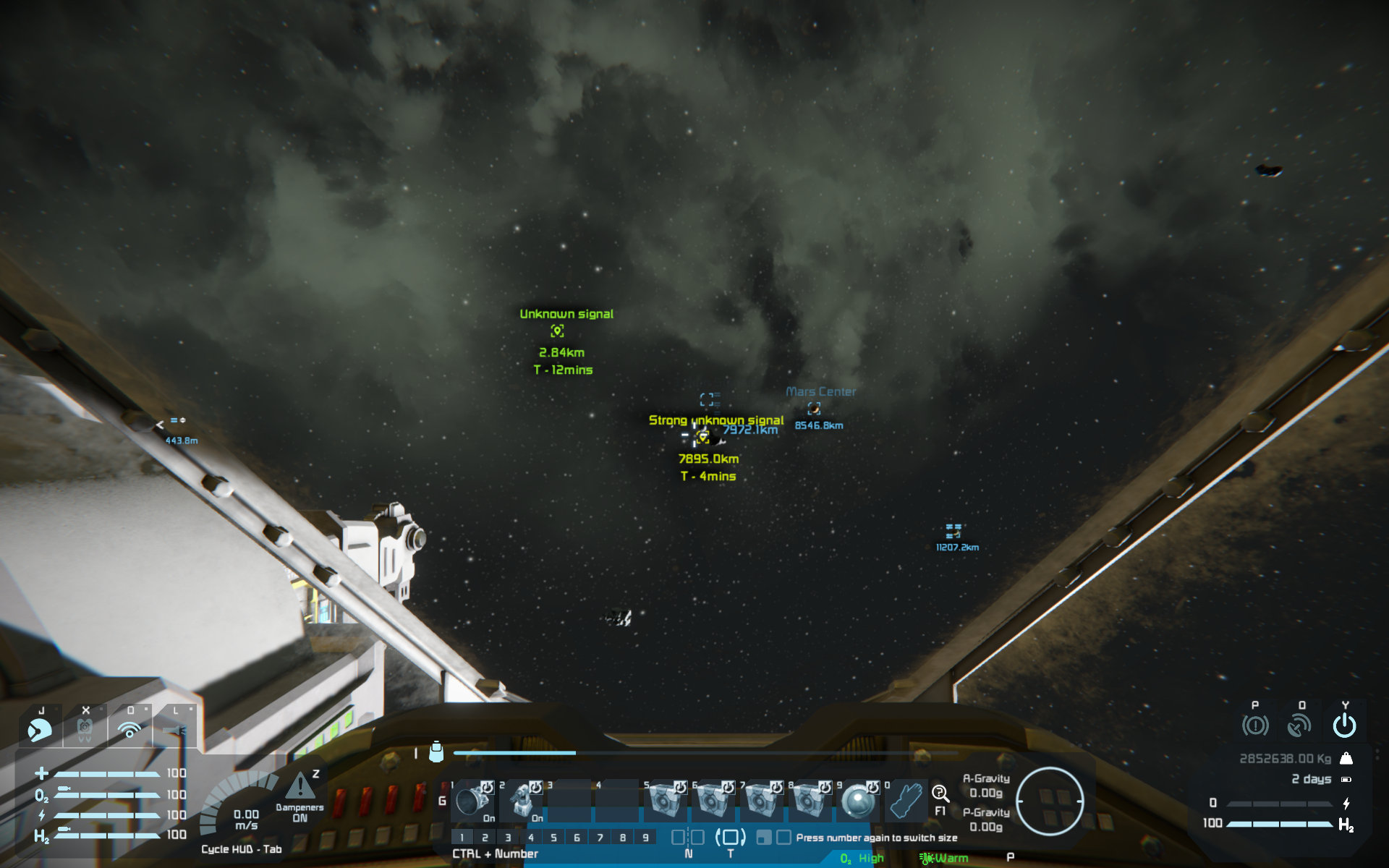The width and height of the screenshot is (1389, 868).
Task: Select the green Unknown signal marker
Action: coord(557,331)
